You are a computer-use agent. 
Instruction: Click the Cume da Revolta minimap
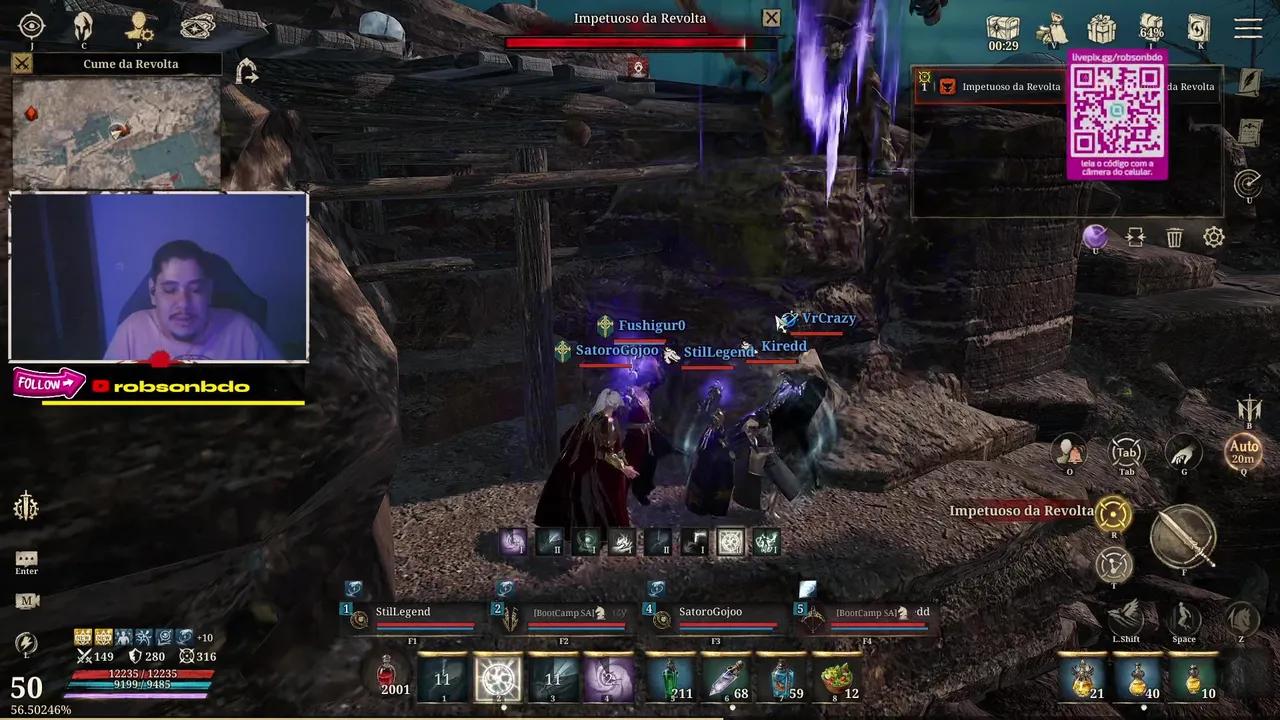point(116,133)
